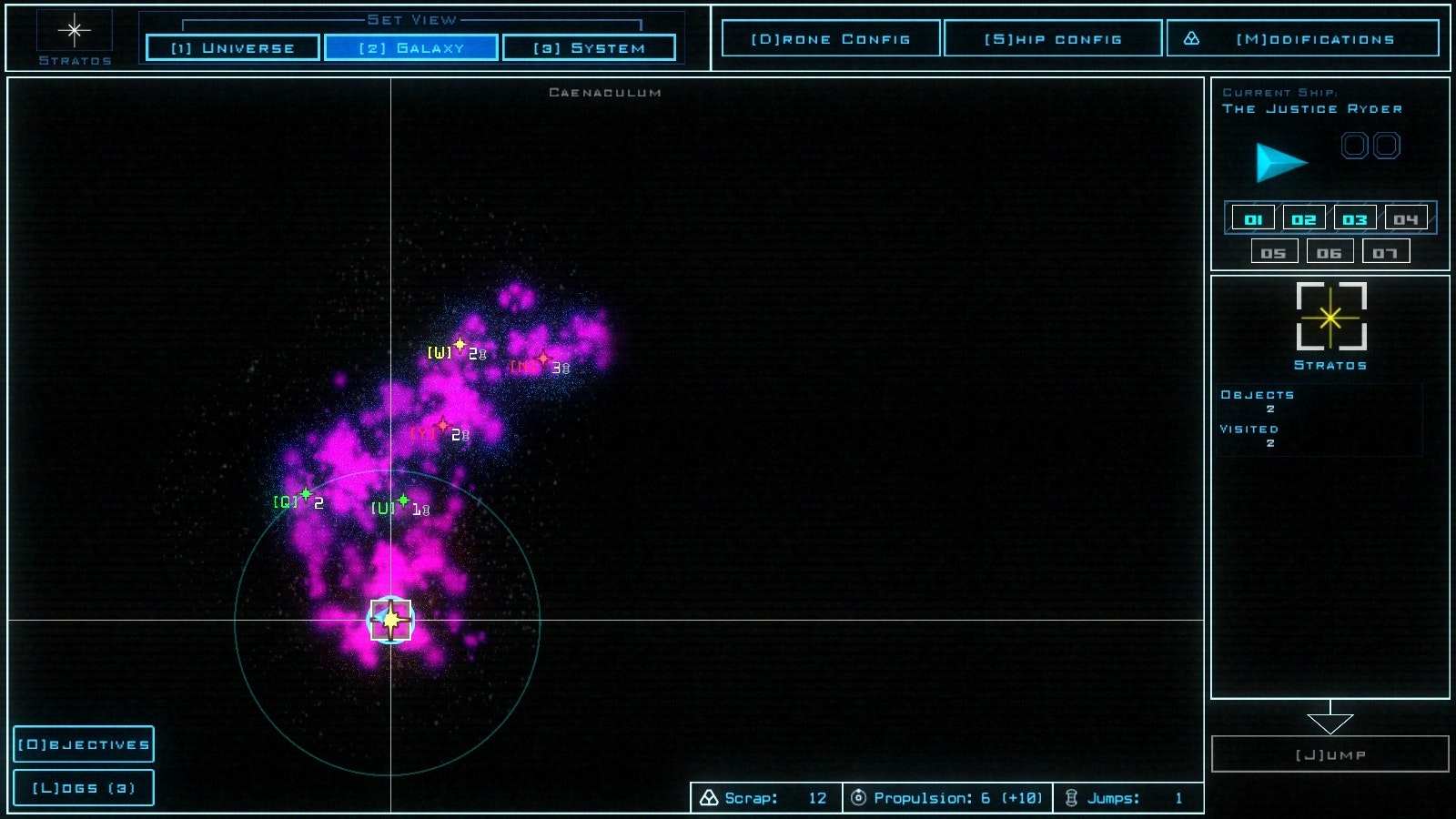The width and height of the screenshot is (1456, 819).
Task: Click the Jump button
Action: point(1330,754)
